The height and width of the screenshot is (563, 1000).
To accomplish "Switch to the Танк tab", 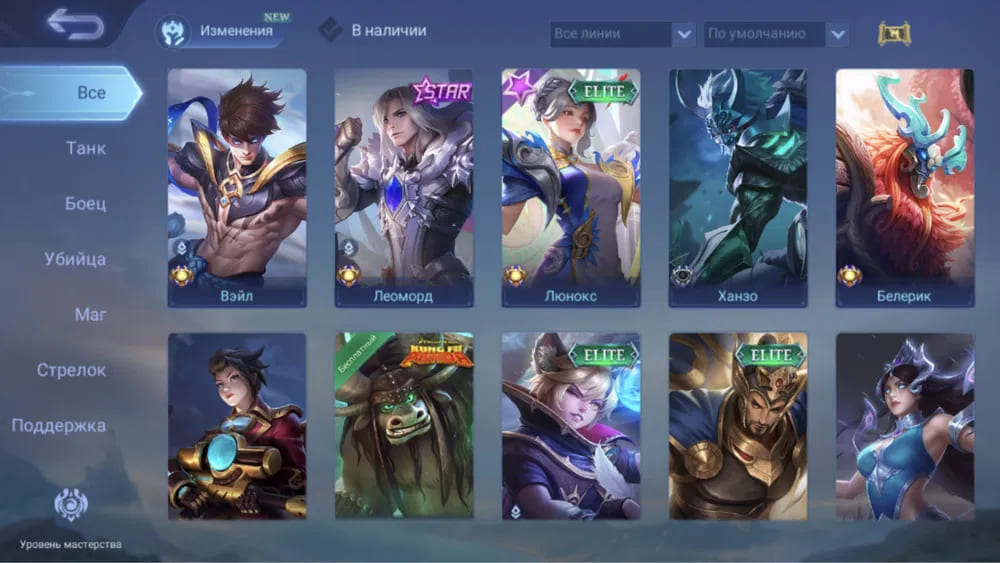I will click(85, 149).
